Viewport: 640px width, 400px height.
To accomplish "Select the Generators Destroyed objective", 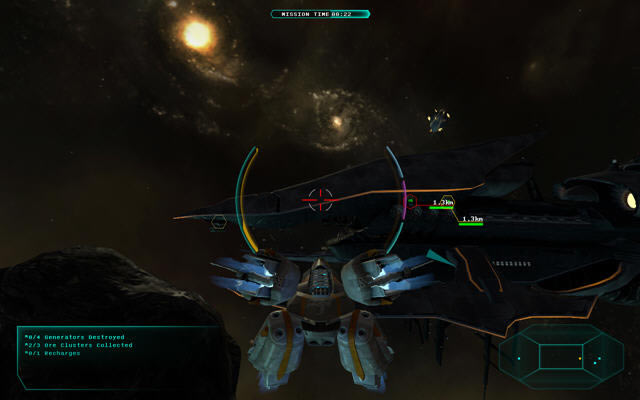I will point(75,338).
